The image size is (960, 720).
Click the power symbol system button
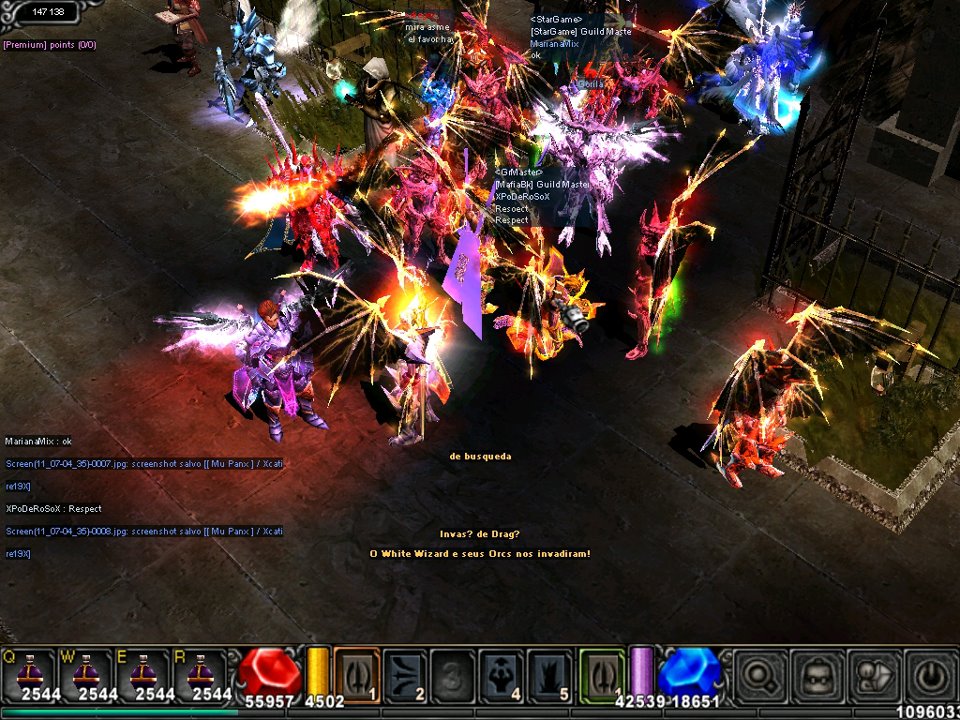point(930,675)
